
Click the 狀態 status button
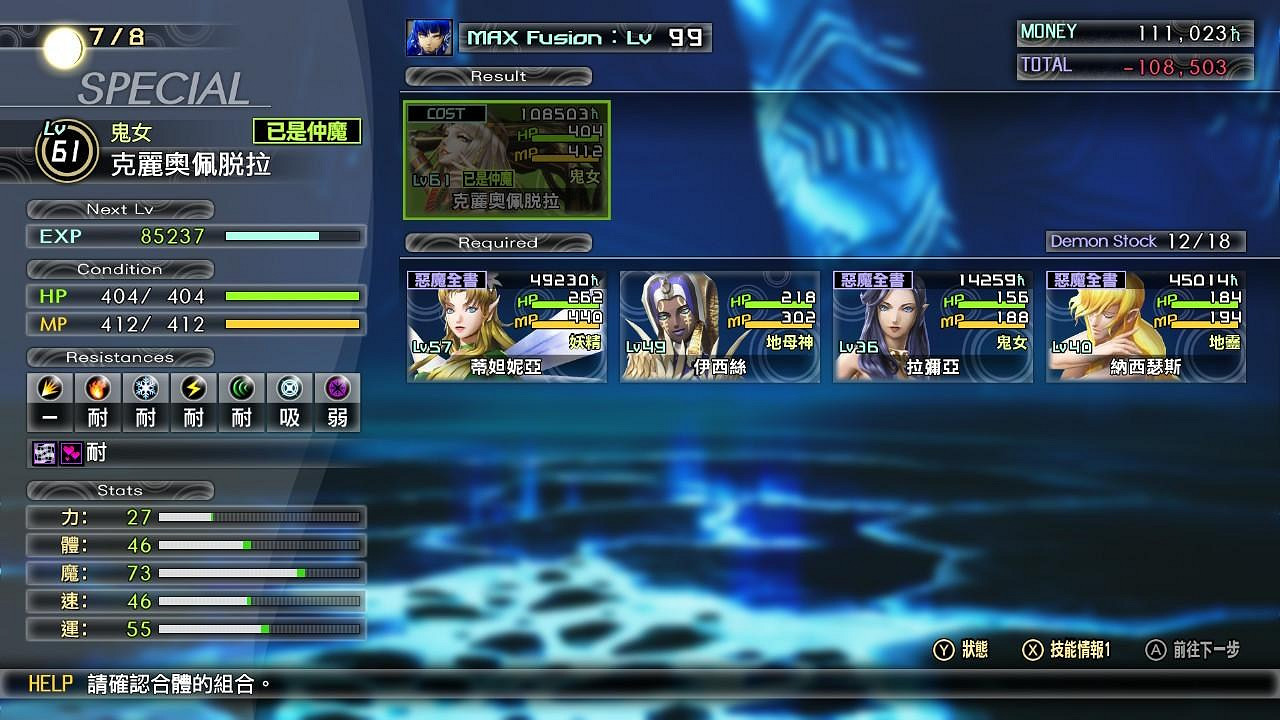(x=961, y=650)
